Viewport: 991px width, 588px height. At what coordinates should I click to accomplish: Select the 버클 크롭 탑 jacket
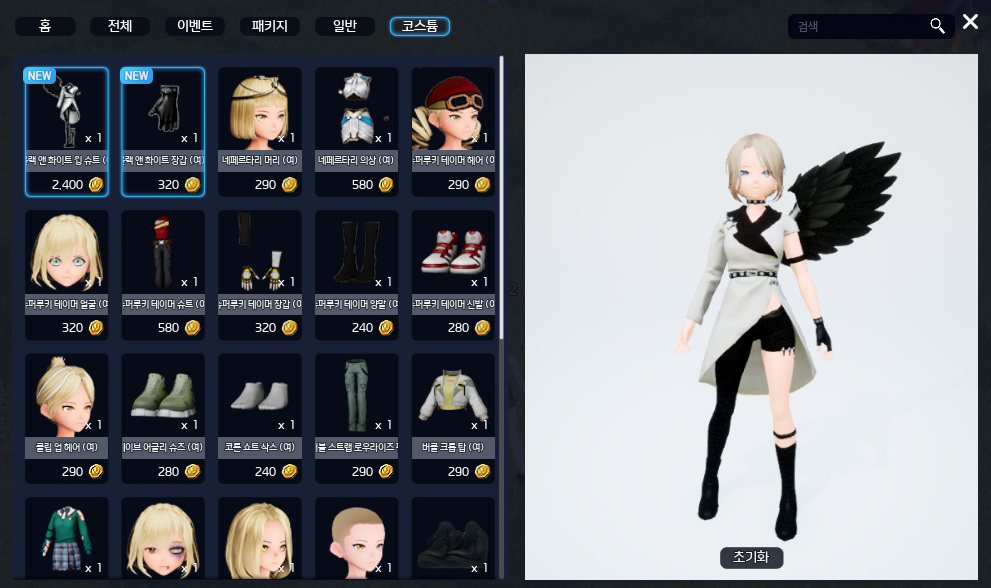(x=452, y=397)
